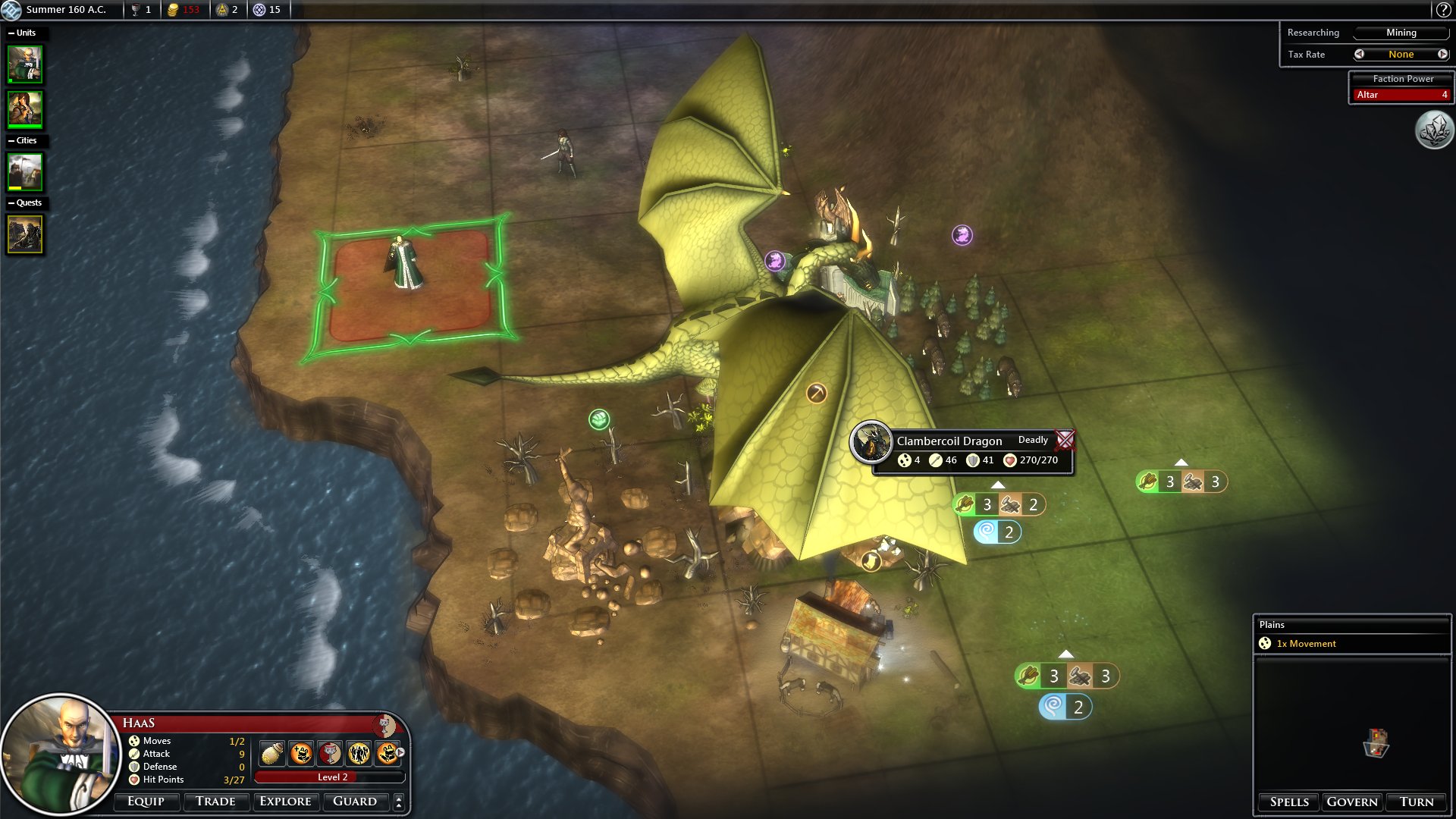The height and width of the screenshot is (819, 1456).
Task: Open the main menu emblem icon
Action: click(x=11, y=10)
